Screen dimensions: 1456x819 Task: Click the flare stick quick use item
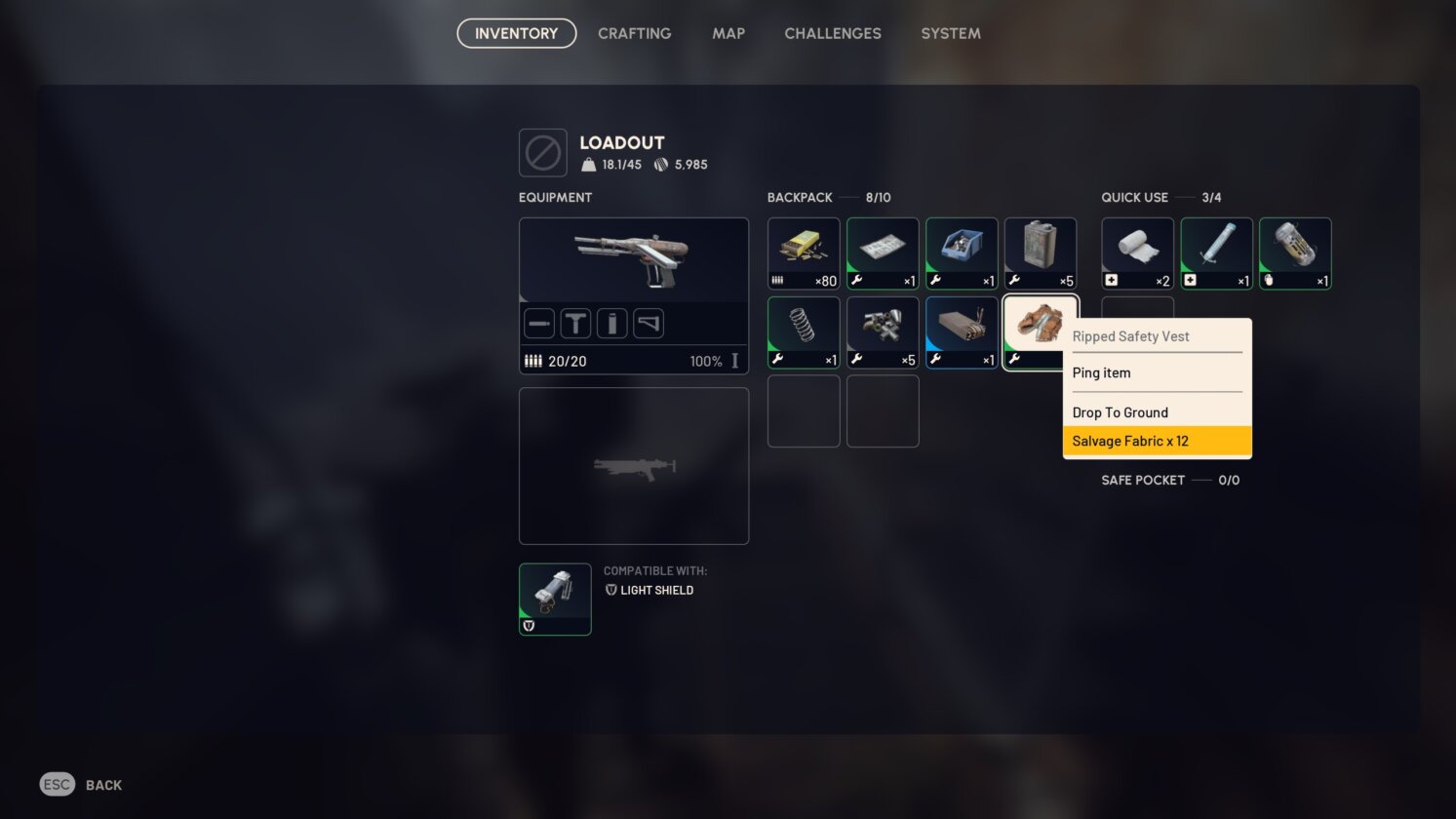[1216, 252]
